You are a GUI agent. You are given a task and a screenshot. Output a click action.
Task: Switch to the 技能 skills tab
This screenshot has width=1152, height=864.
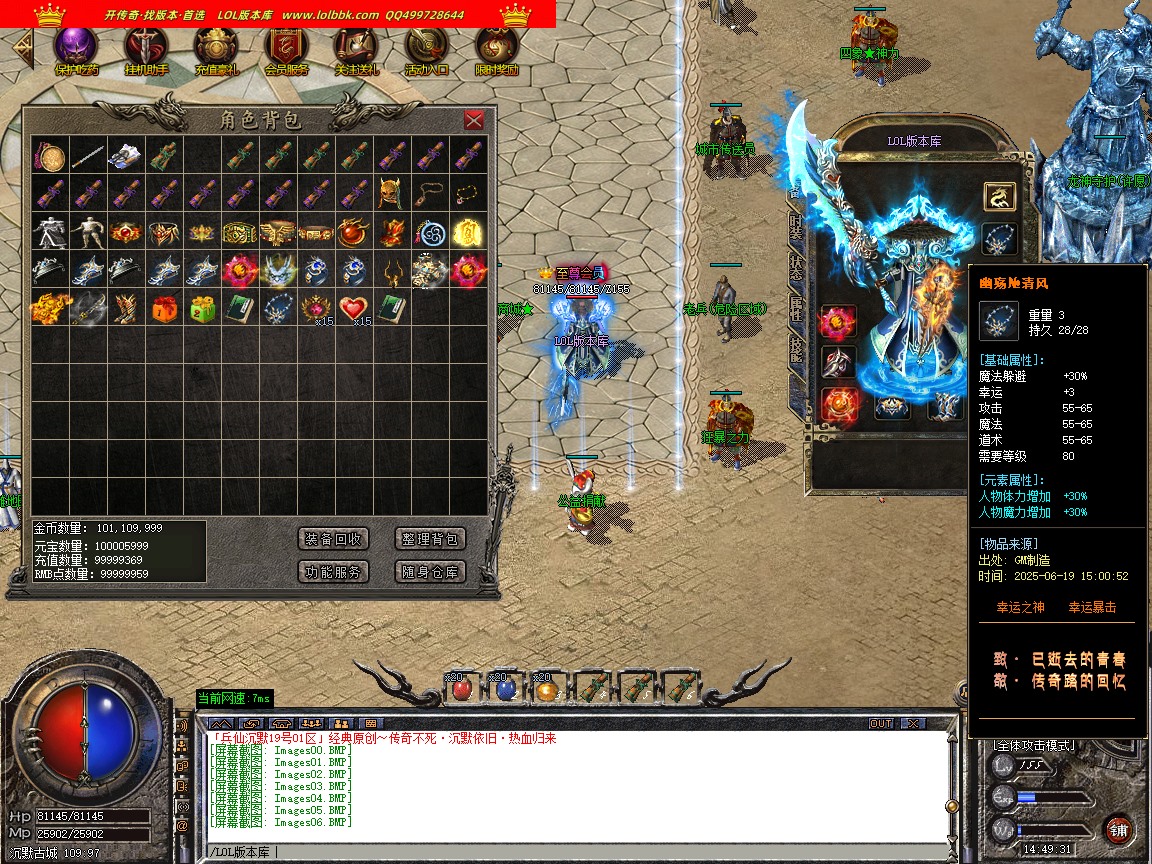pos(796,347)
